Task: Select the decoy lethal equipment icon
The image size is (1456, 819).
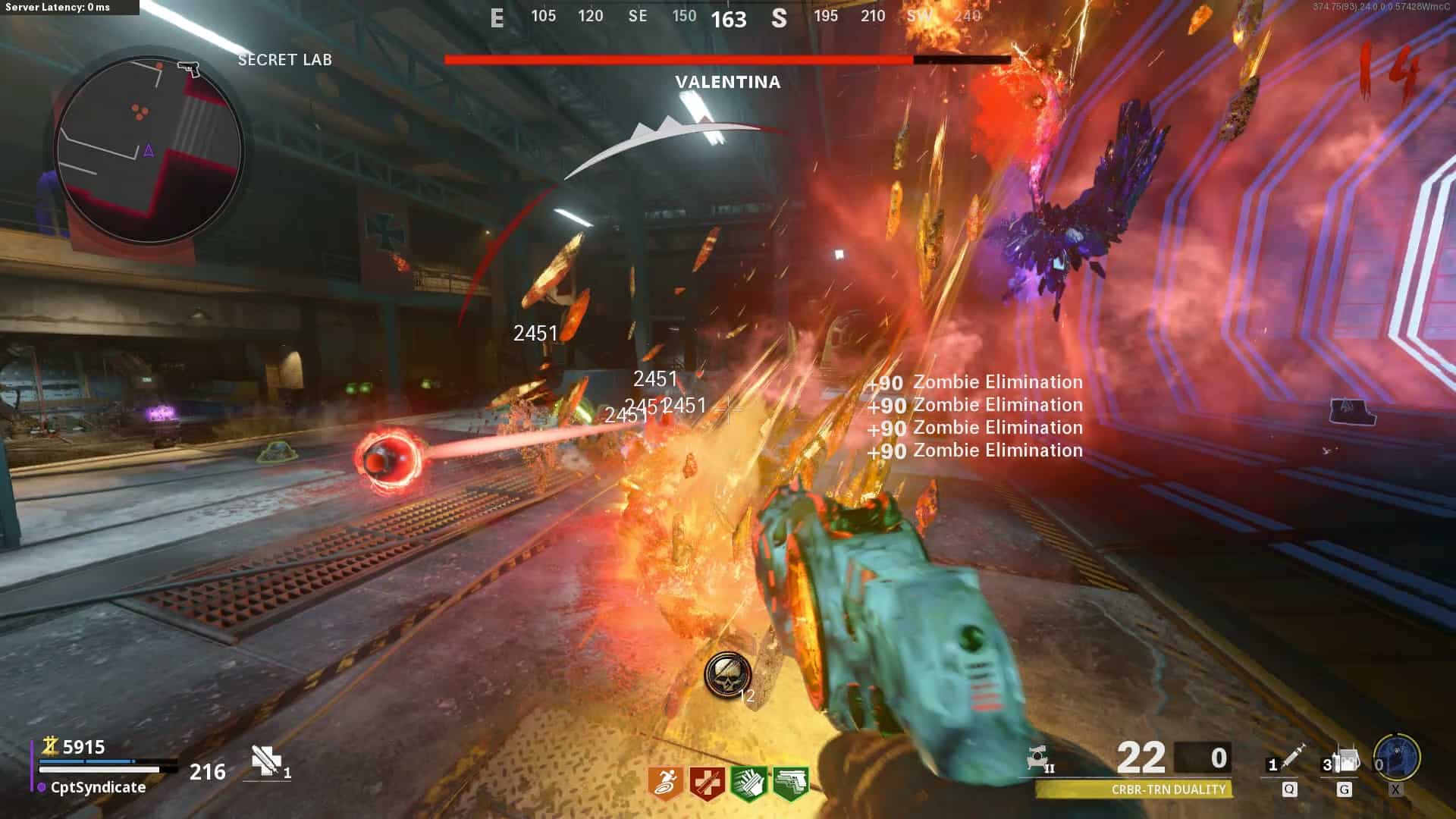Action: point(1347,759)
